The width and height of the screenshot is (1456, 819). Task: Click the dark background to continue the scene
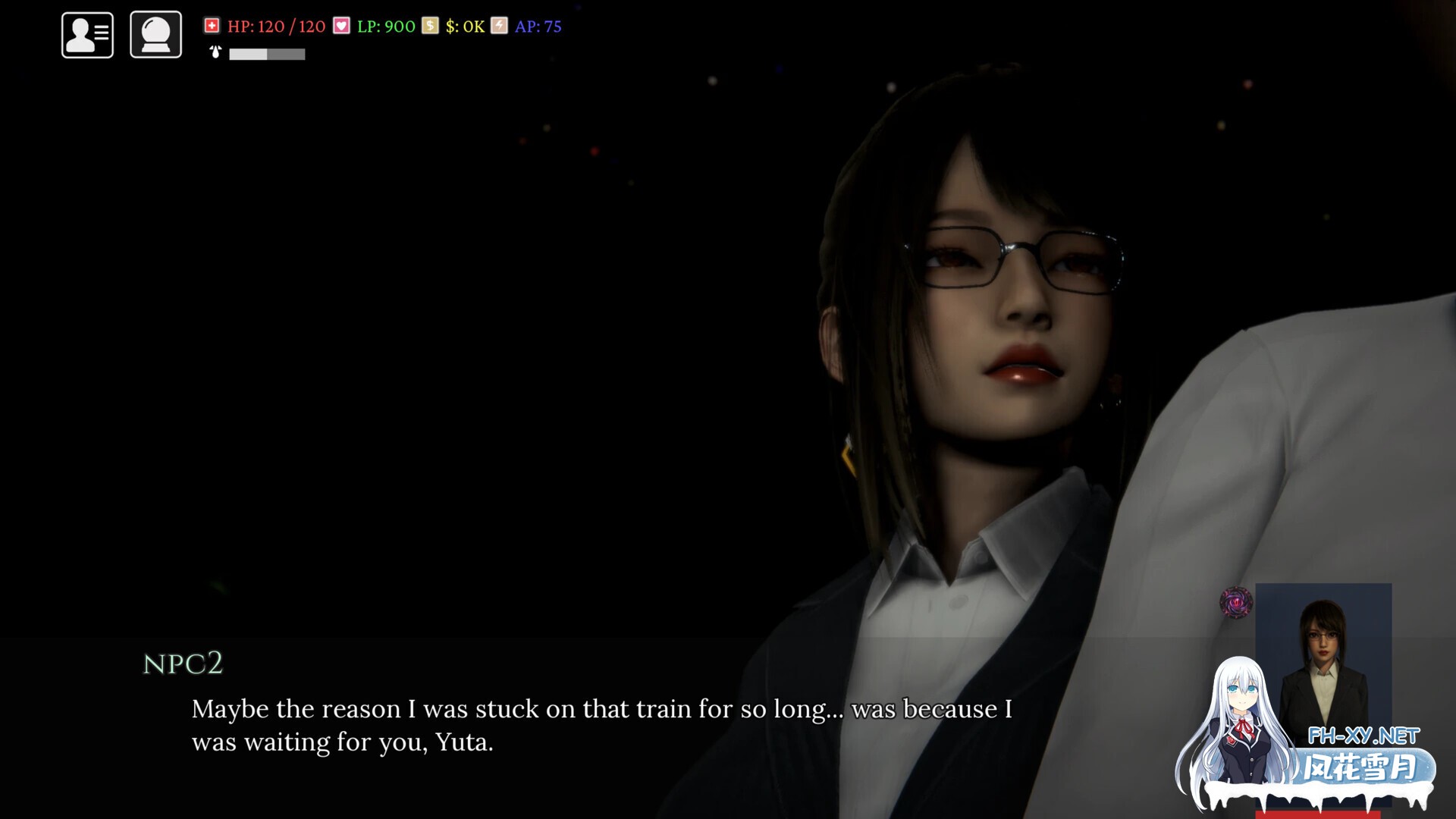379,303
